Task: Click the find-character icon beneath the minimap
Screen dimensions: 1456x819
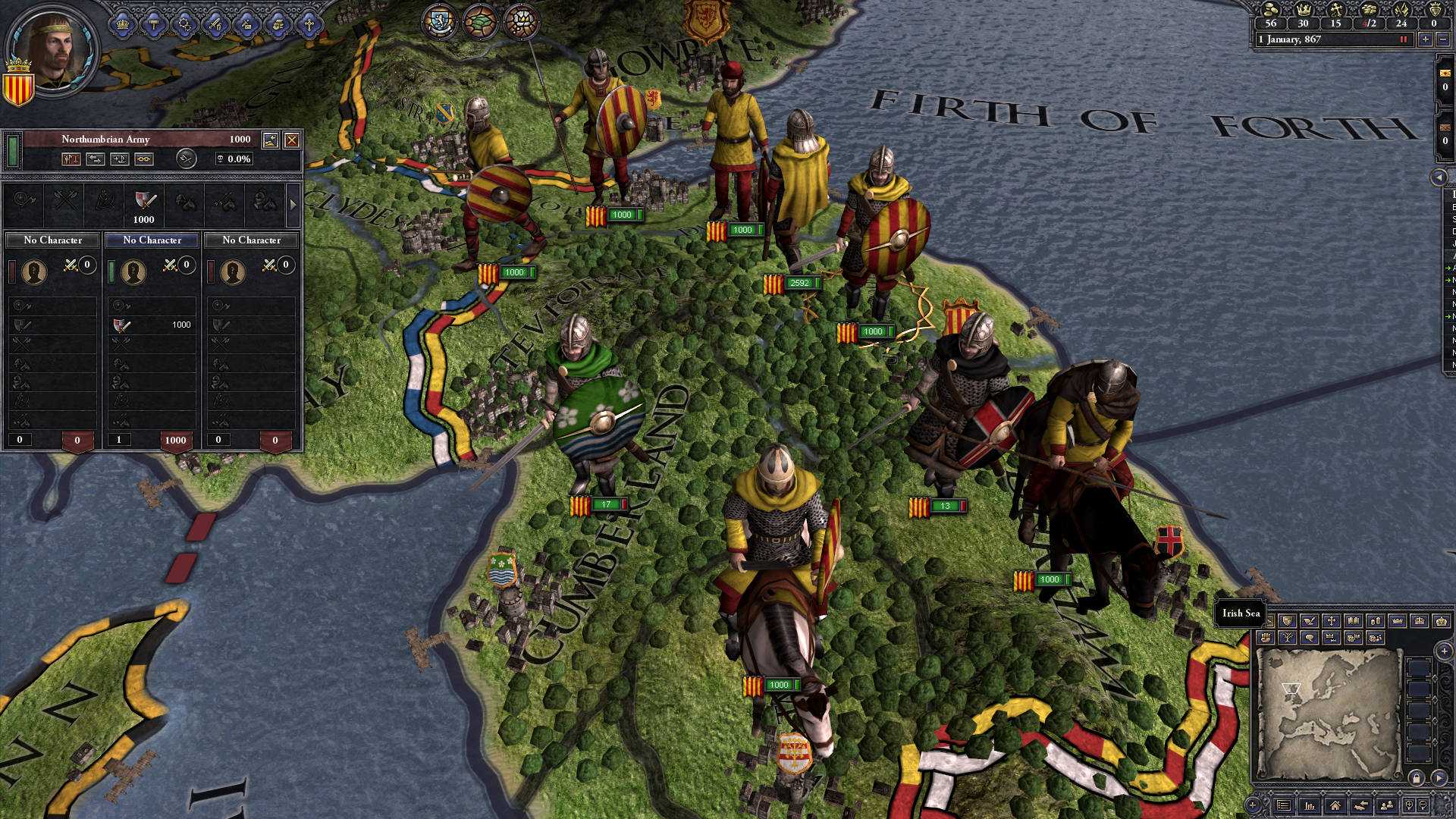Action: (1385, 805)
